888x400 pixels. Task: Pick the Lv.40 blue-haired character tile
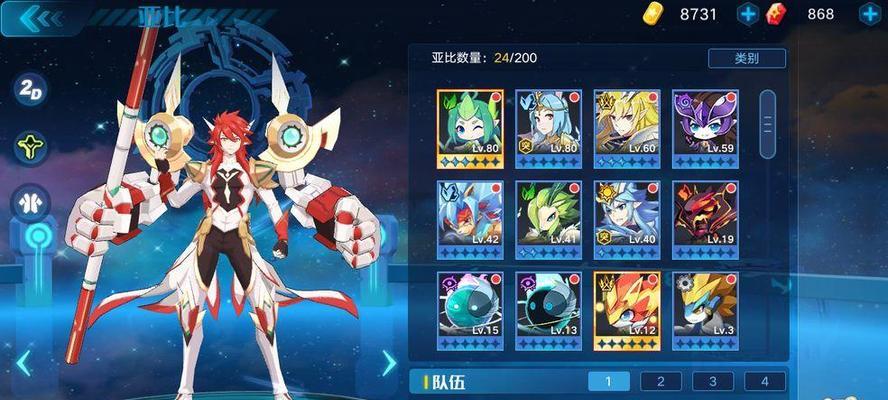(x=627, y=219)
